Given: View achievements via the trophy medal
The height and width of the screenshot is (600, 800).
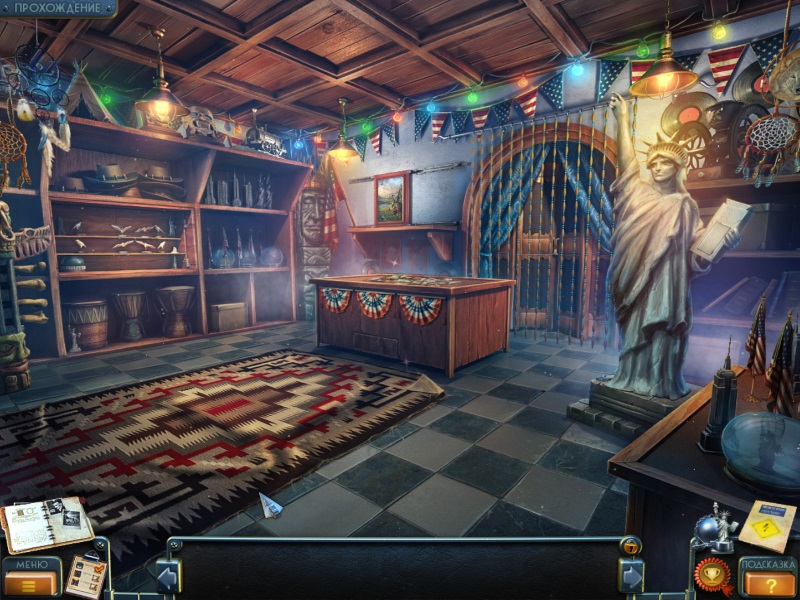Looking at the screenshot, I should (x=712, y=576).
